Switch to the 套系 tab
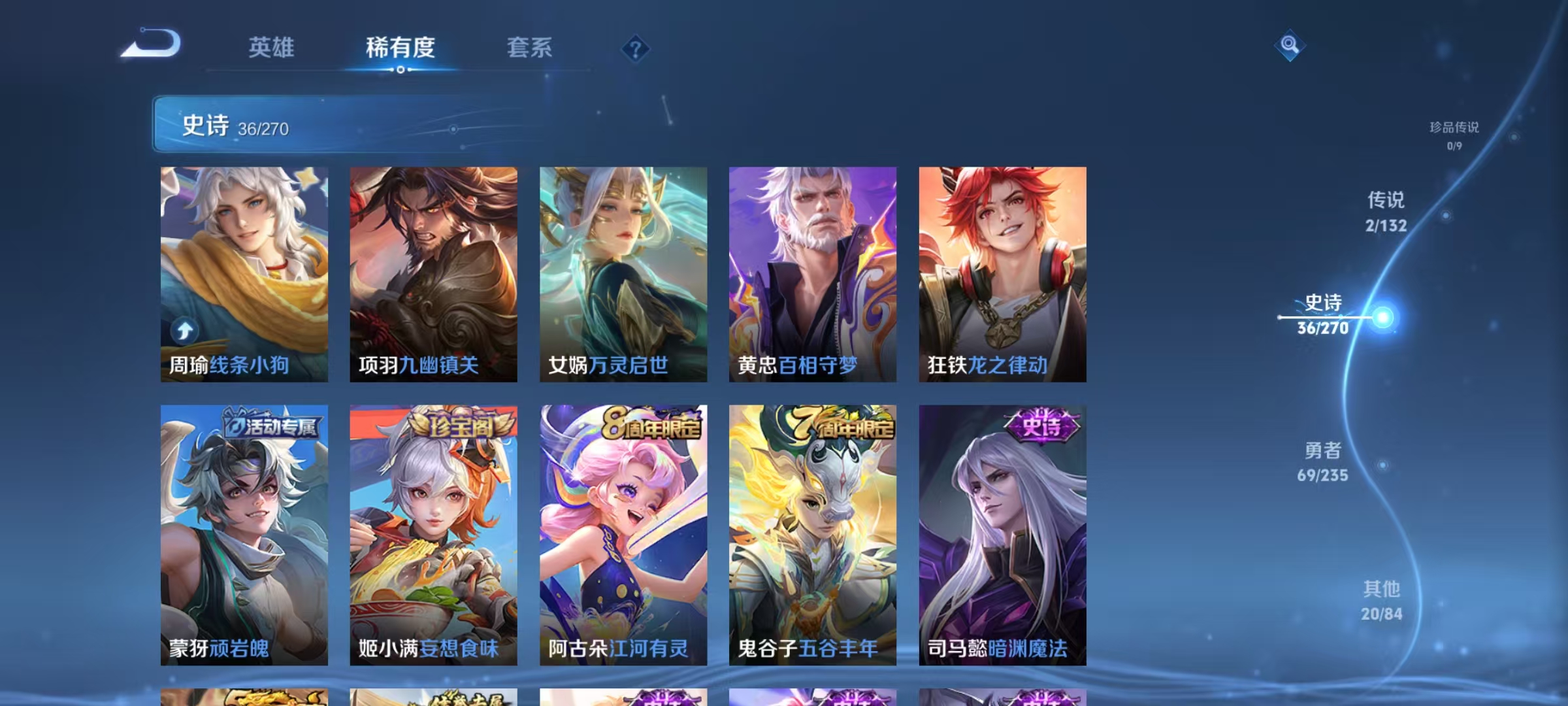The image size is (1568, 706). (x=529, y=48)
